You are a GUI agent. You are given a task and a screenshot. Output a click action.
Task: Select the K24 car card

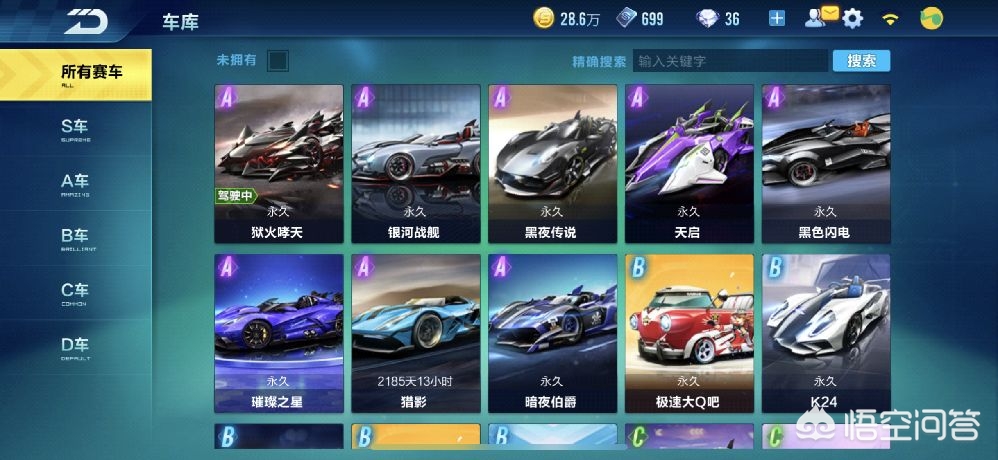pos(825,334)
